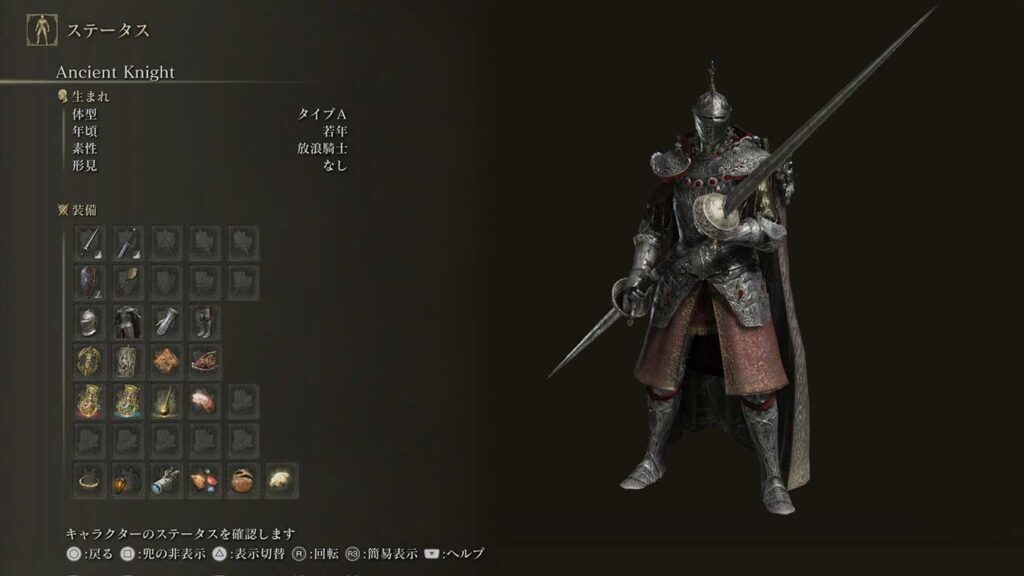The image size is (1024, 576).
Task: Choose the engraved rectangular tablet talisman
Action: click(x=127, y=360)
